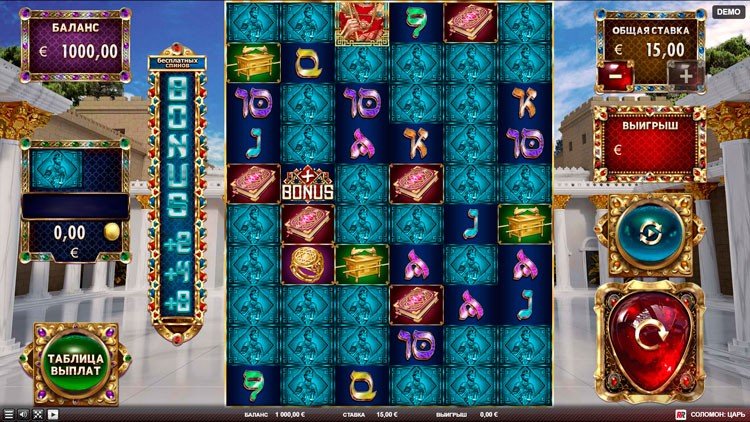Increase total bet with the plus button
The image size is (750, 422).
tap(684, 74)
